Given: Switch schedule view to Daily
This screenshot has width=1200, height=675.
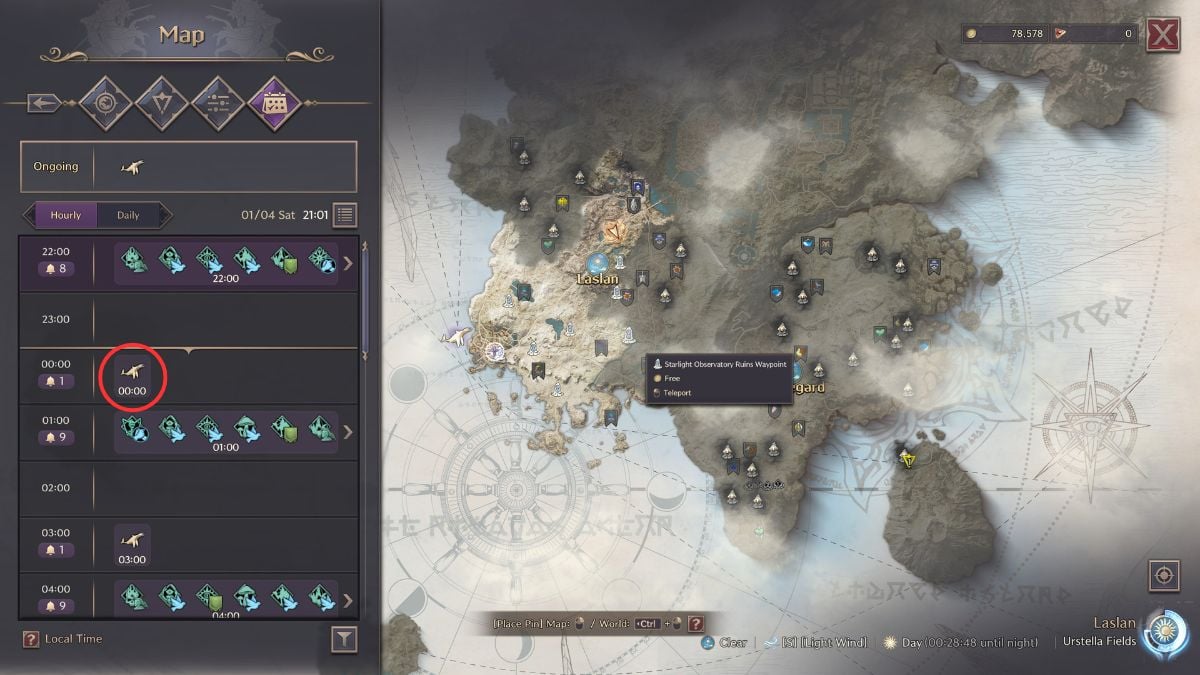Looking at the screenshot, I should pyautogui.click(x=128, y=215).
